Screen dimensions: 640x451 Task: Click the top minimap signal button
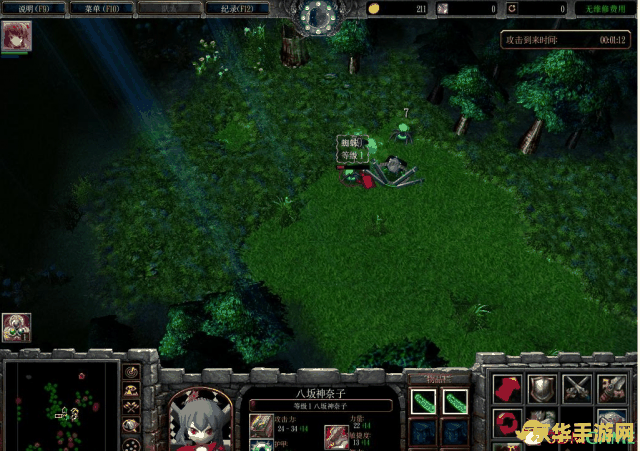pos(131,373)
